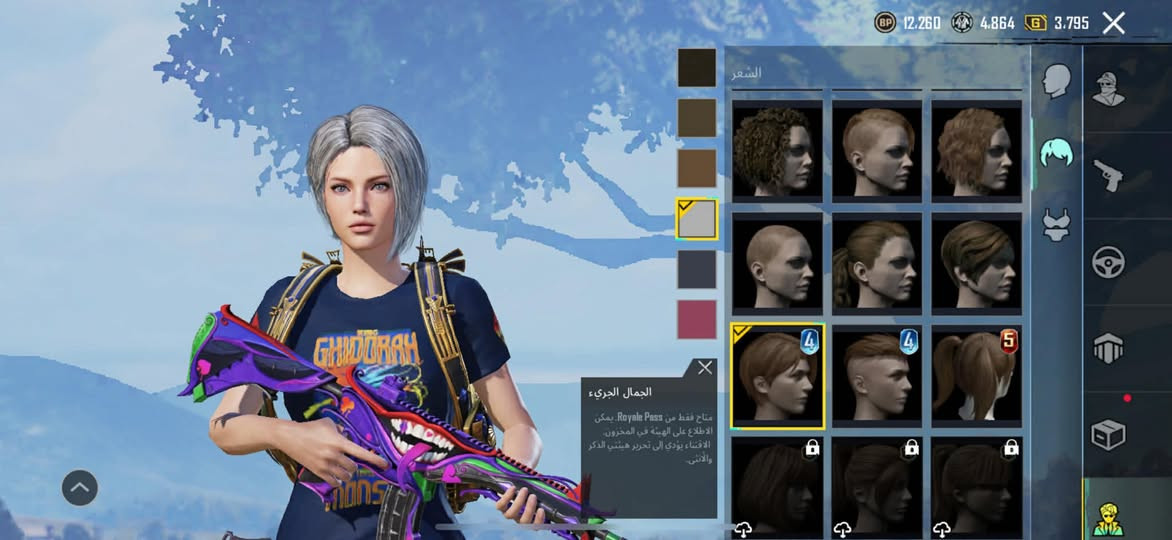Switch to the face head tab
The image size is (1172, 540).
click(x=1056, y=81)
